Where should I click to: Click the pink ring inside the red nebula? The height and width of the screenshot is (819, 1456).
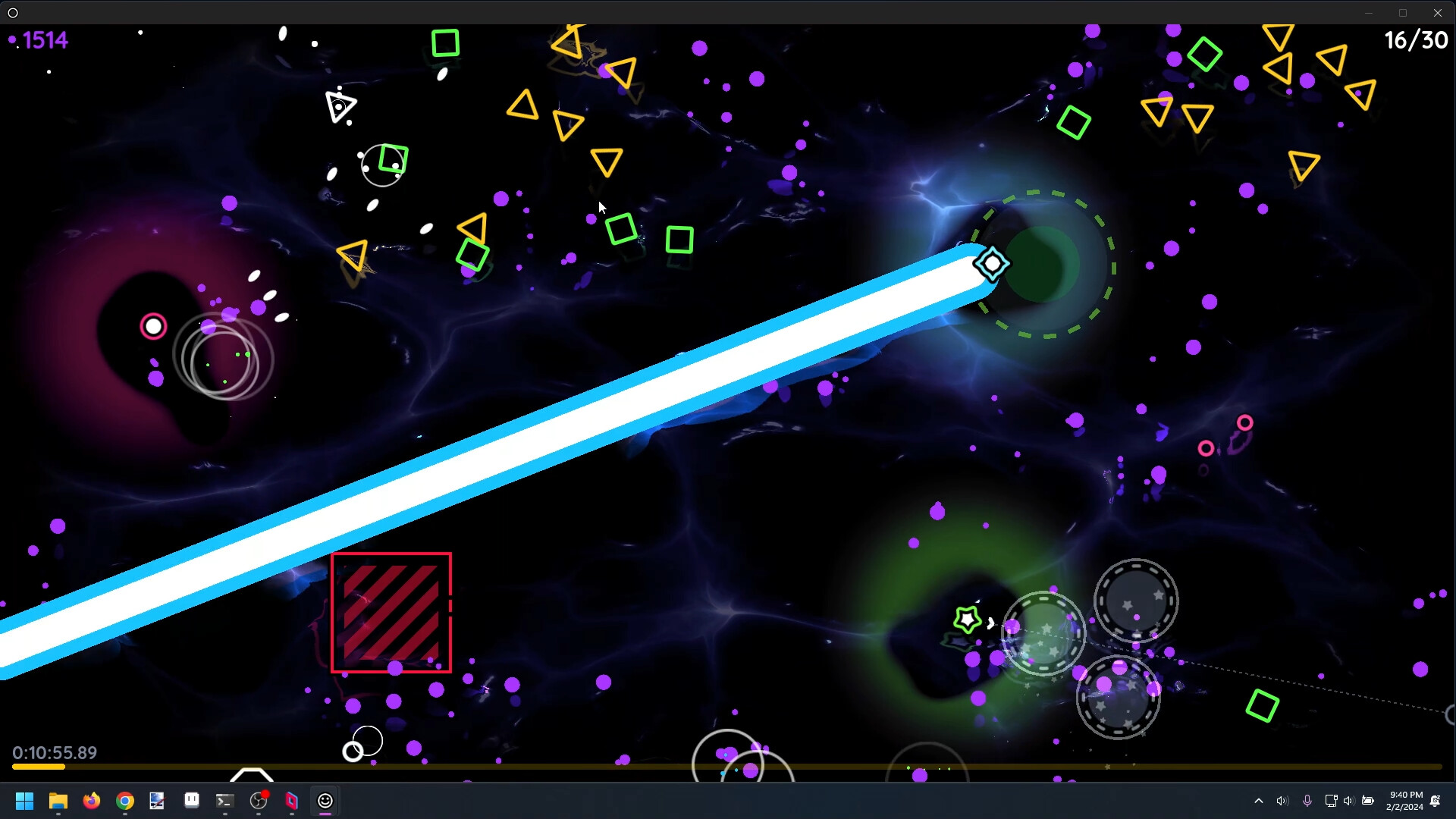pyautogui.click(x=153, y=325)
